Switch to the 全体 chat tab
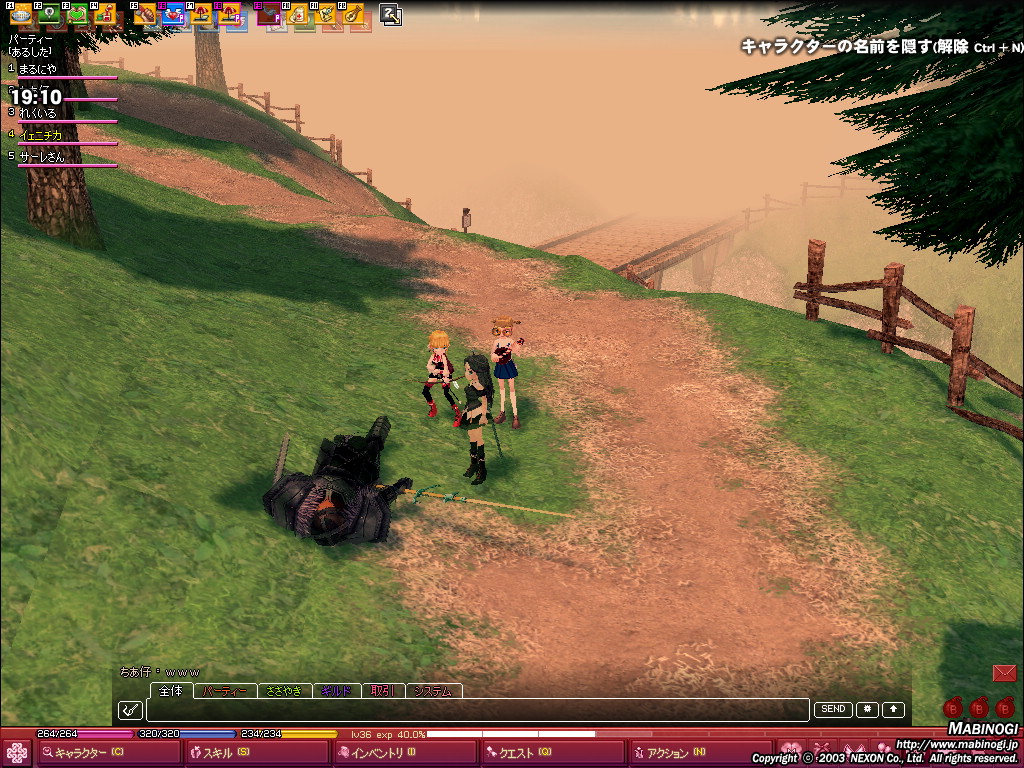The image size is (1024, 768). pyautogui.click(x=171, y=691)
